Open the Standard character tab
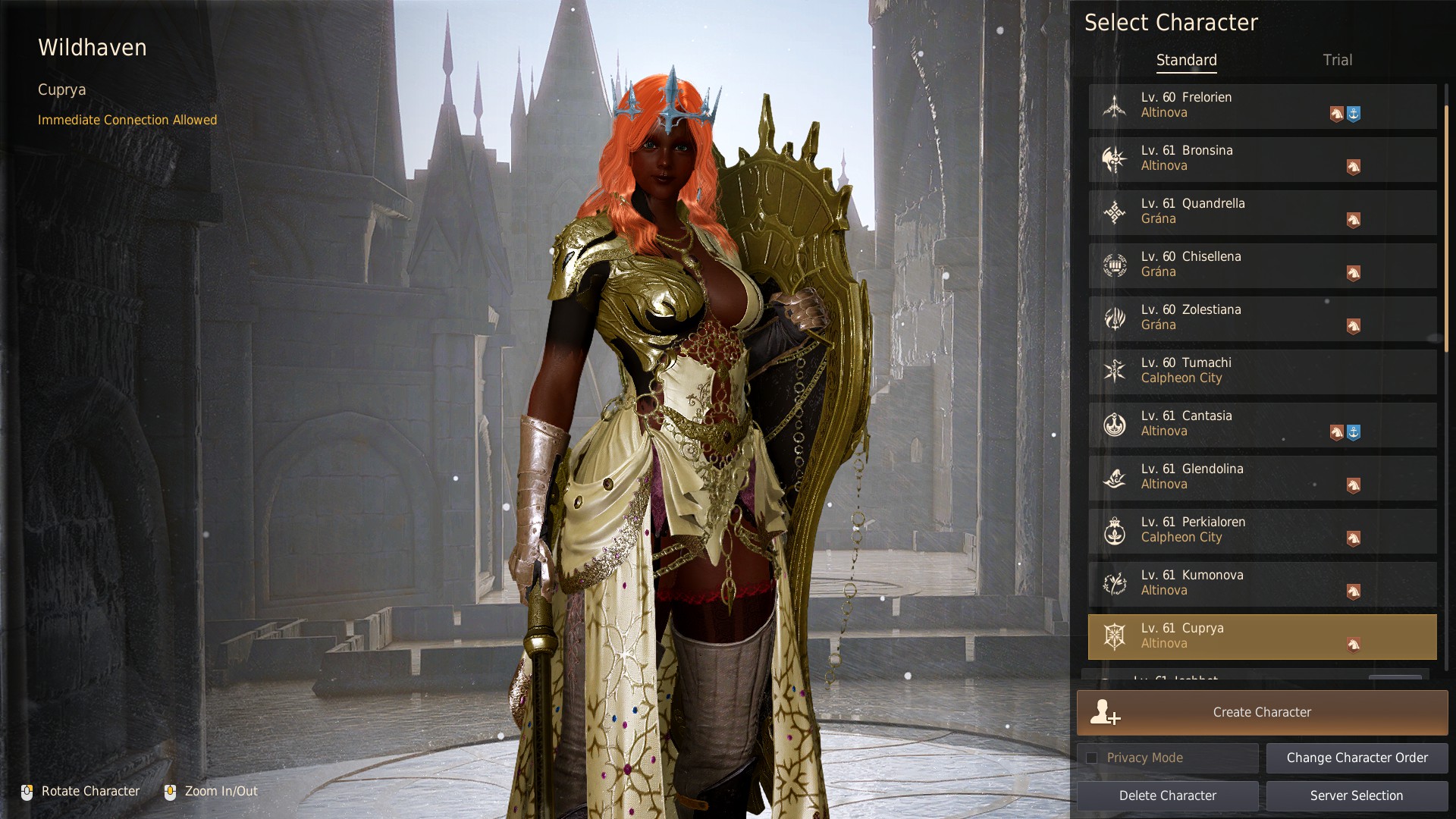The height and width of the screenshot is (819, 1456). pos(1186,60)
